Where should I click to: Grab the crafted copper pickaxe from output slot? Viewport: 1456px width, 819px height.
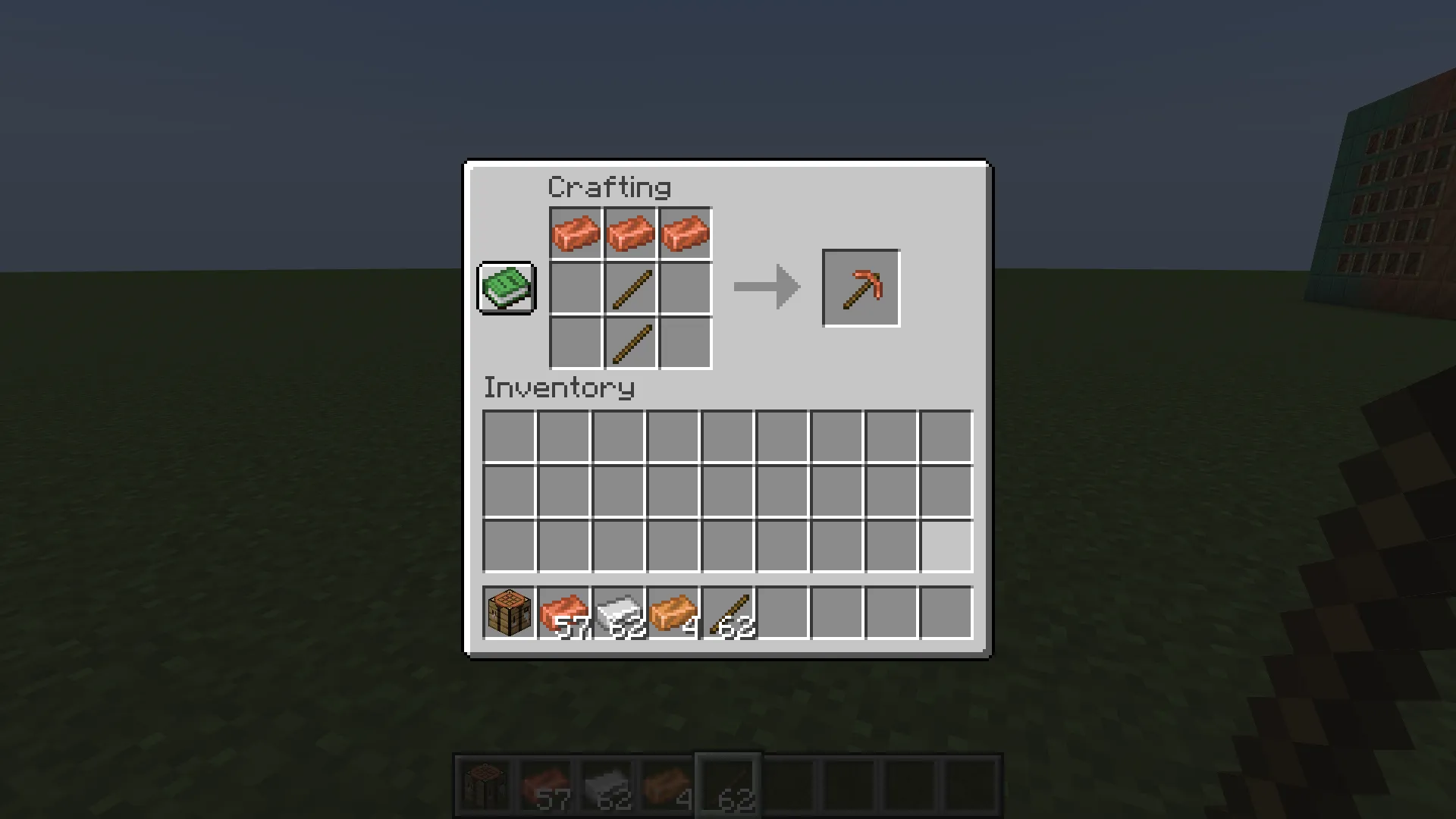(x=861, y=287)
